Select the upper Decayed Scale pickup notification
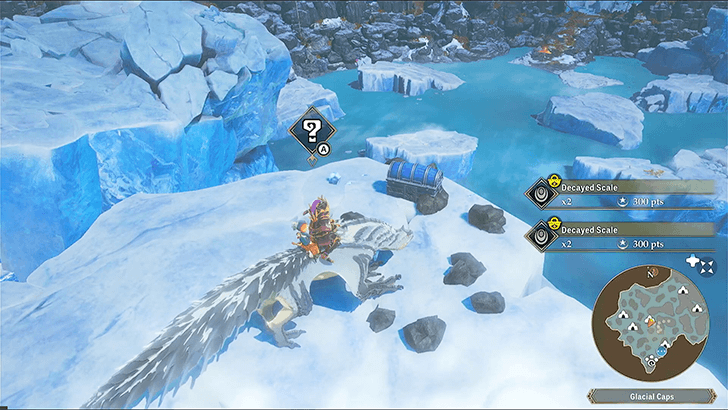The image size is (728, 410). [622, 192]
